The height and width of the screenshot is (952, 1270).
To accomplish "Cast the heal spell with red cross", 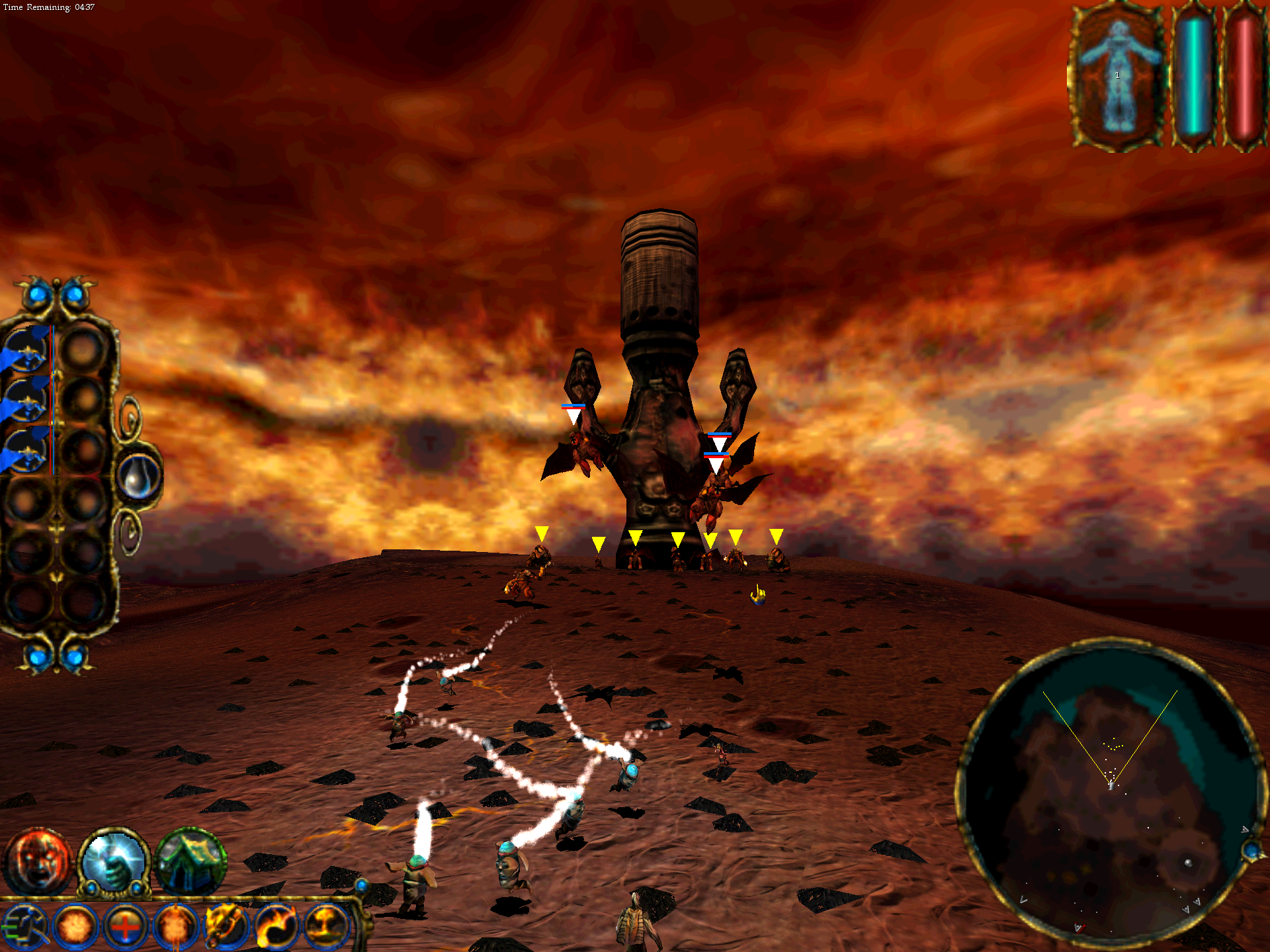I will pyautogui.click(x=125, y=927).
